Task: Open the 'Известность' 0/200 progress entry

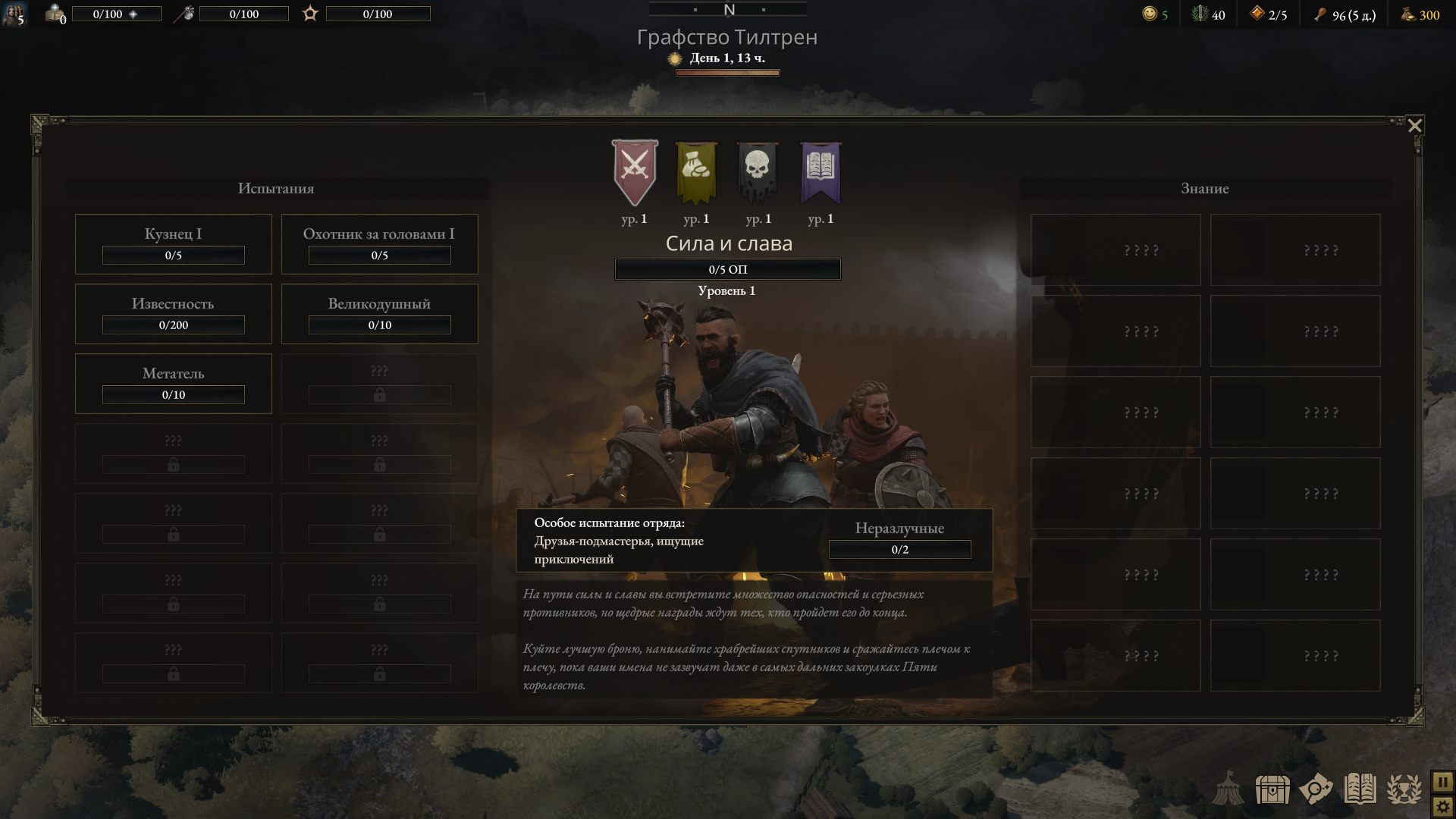Action: [173, 313]
